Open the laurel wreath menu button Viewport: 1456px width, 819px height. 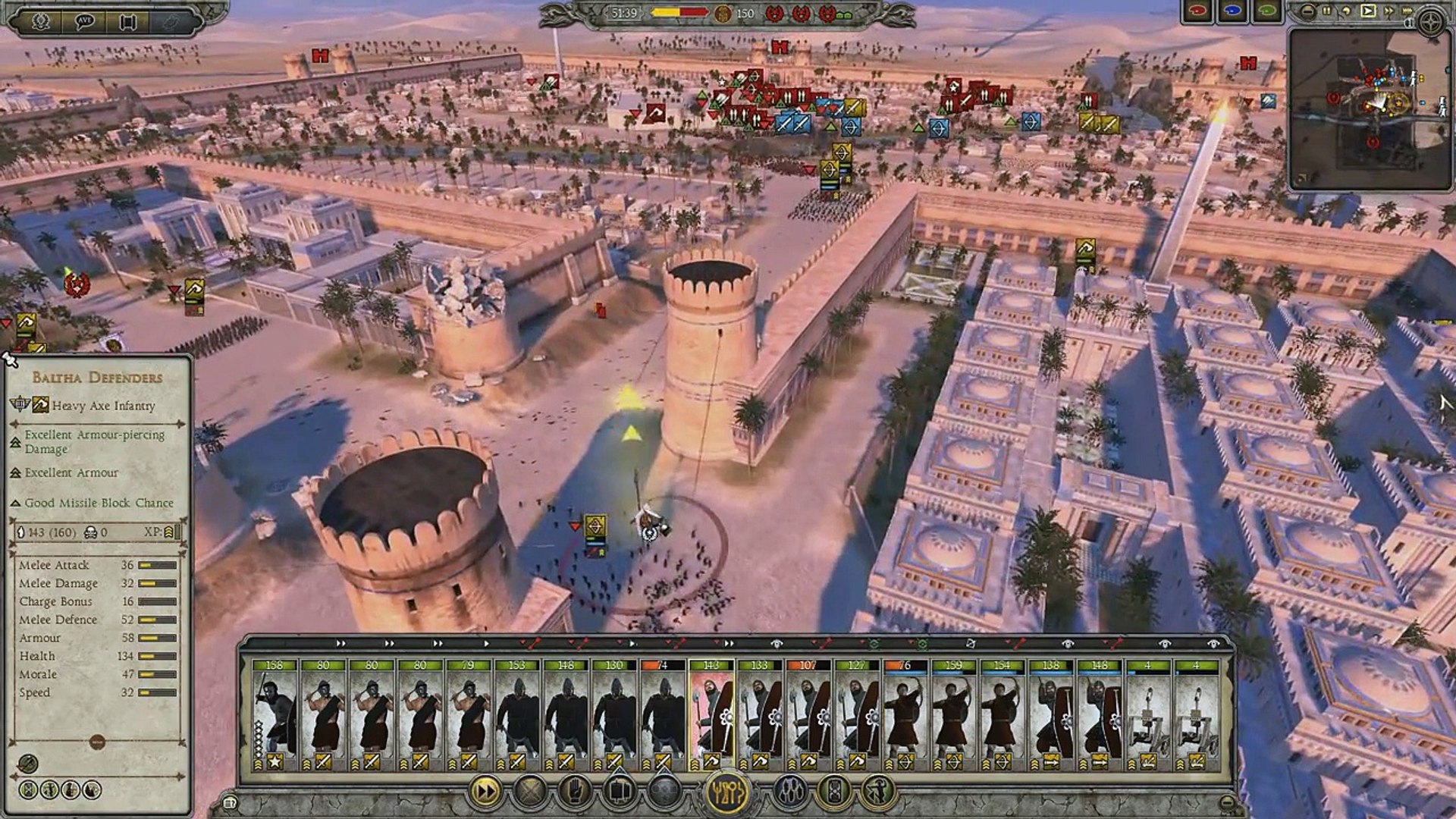click(x=40, y=22)
